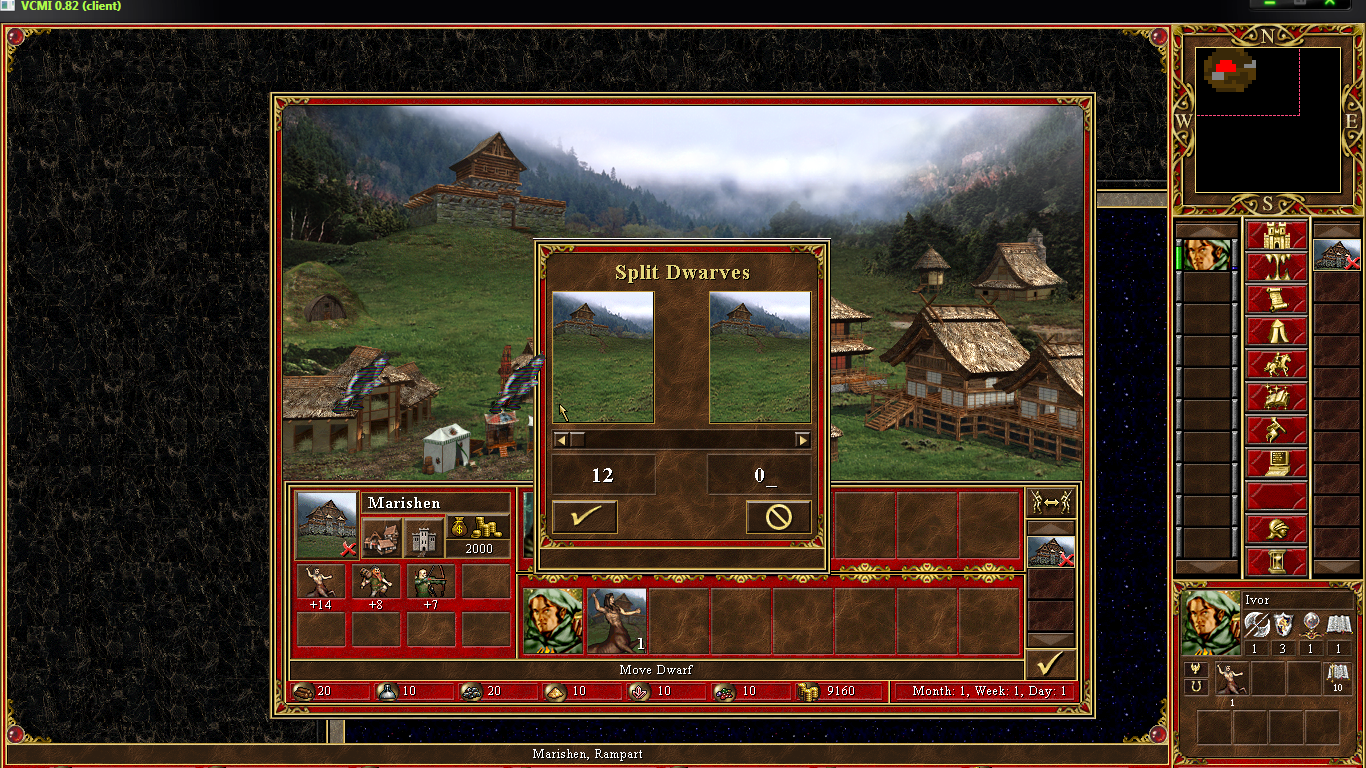This screenshot has height=768, width=1366.
Task: Click Ivor's portrait in the town garrison row
Action: [553, 621]
